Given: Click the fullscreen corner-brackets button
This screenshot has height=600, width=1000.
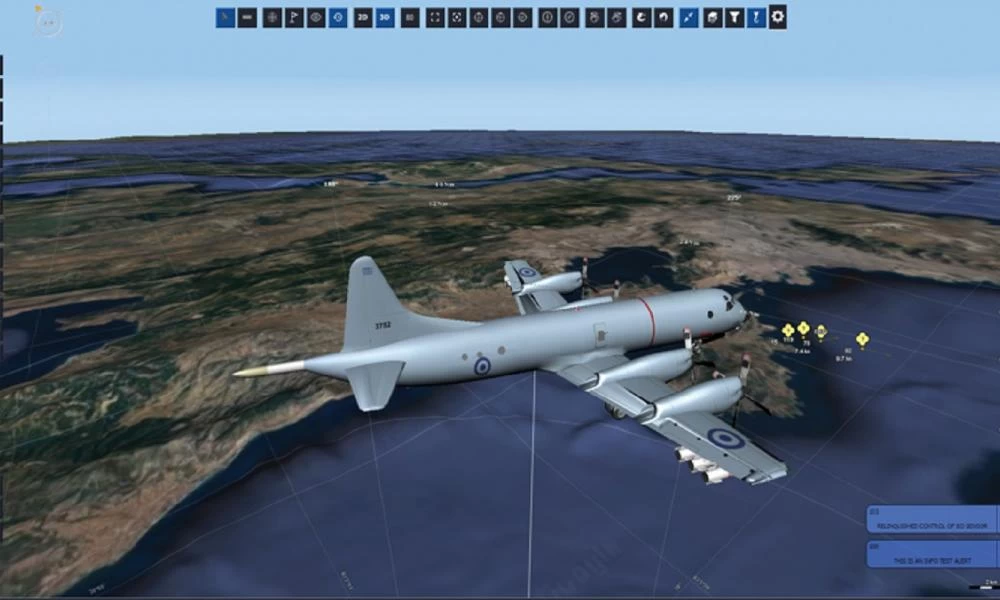Looking at the screenshot, I should [435, 17].
